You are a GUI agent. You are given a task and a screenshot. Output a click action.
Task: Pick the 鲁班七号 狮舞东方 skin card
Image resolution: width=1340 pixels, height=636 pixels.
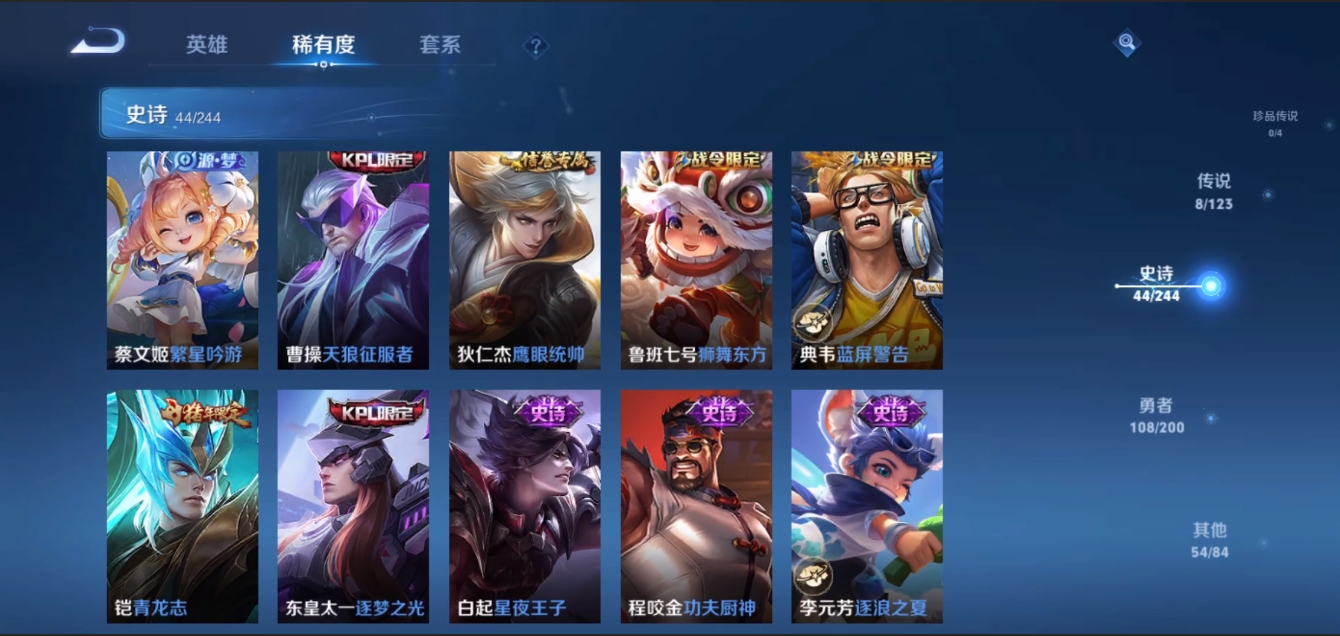[x=696, y=260]
